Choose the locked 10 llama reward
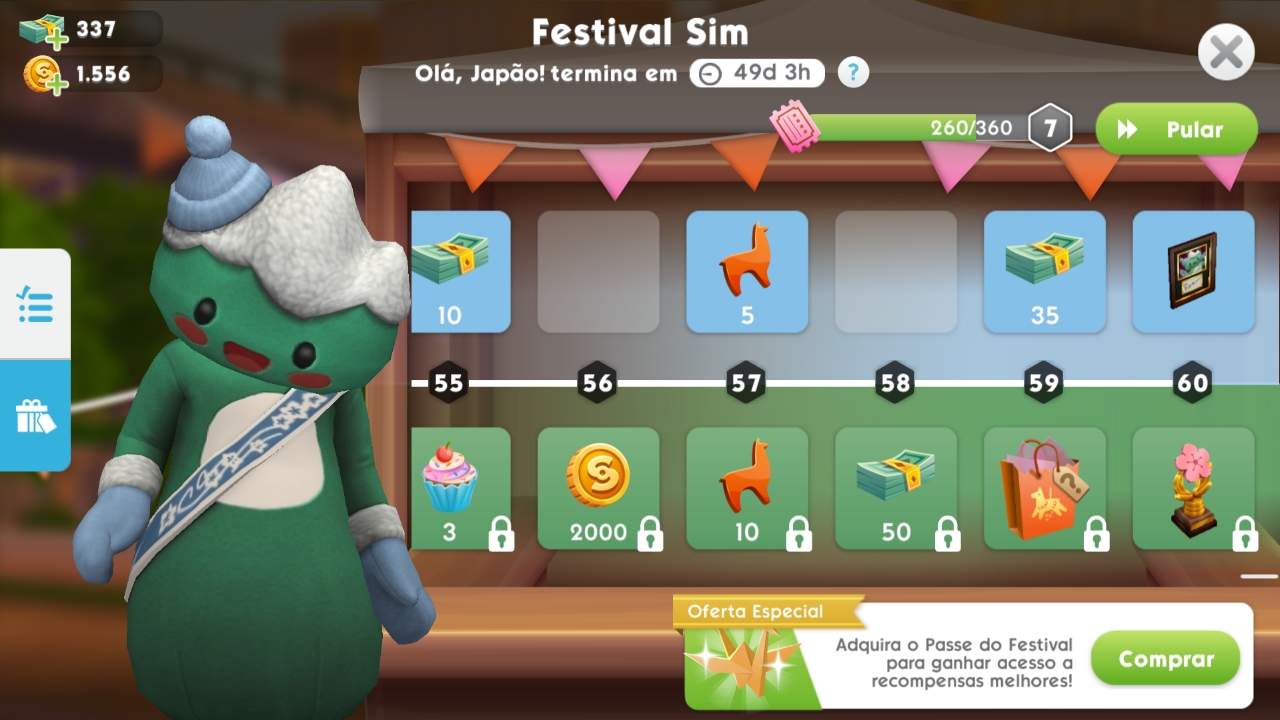The height and width of the screenshot is (720, 1280). pyautogui.click(x=747, y=488)
